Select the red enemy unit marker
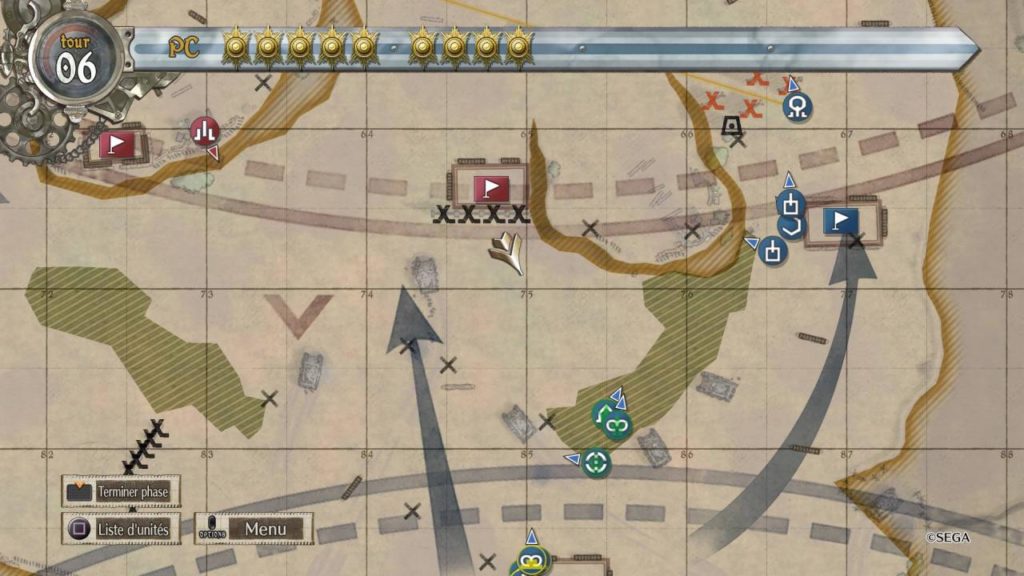 click(204, 130)
